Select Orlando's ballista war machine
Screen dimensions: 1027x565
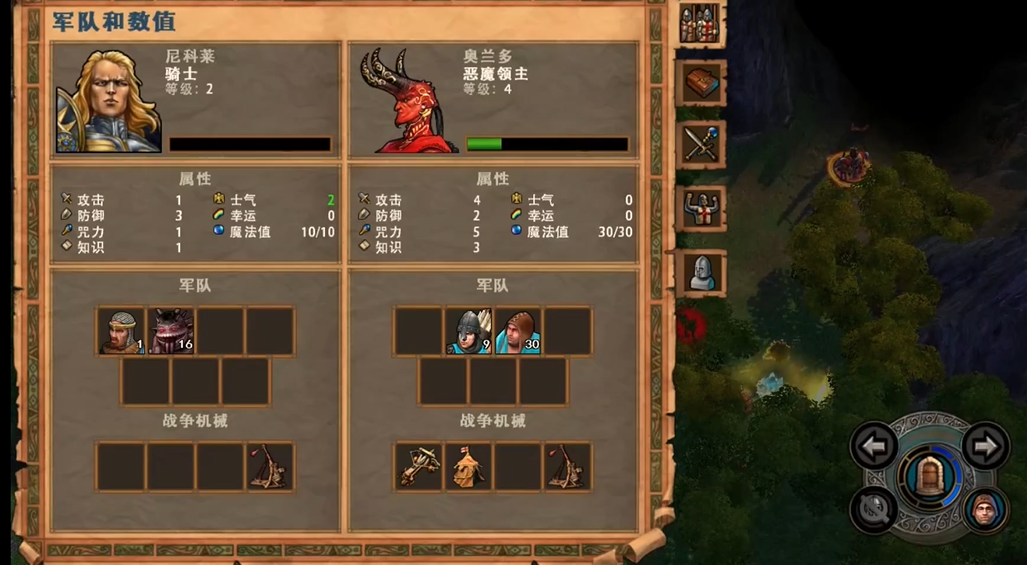tap(418, 467)
